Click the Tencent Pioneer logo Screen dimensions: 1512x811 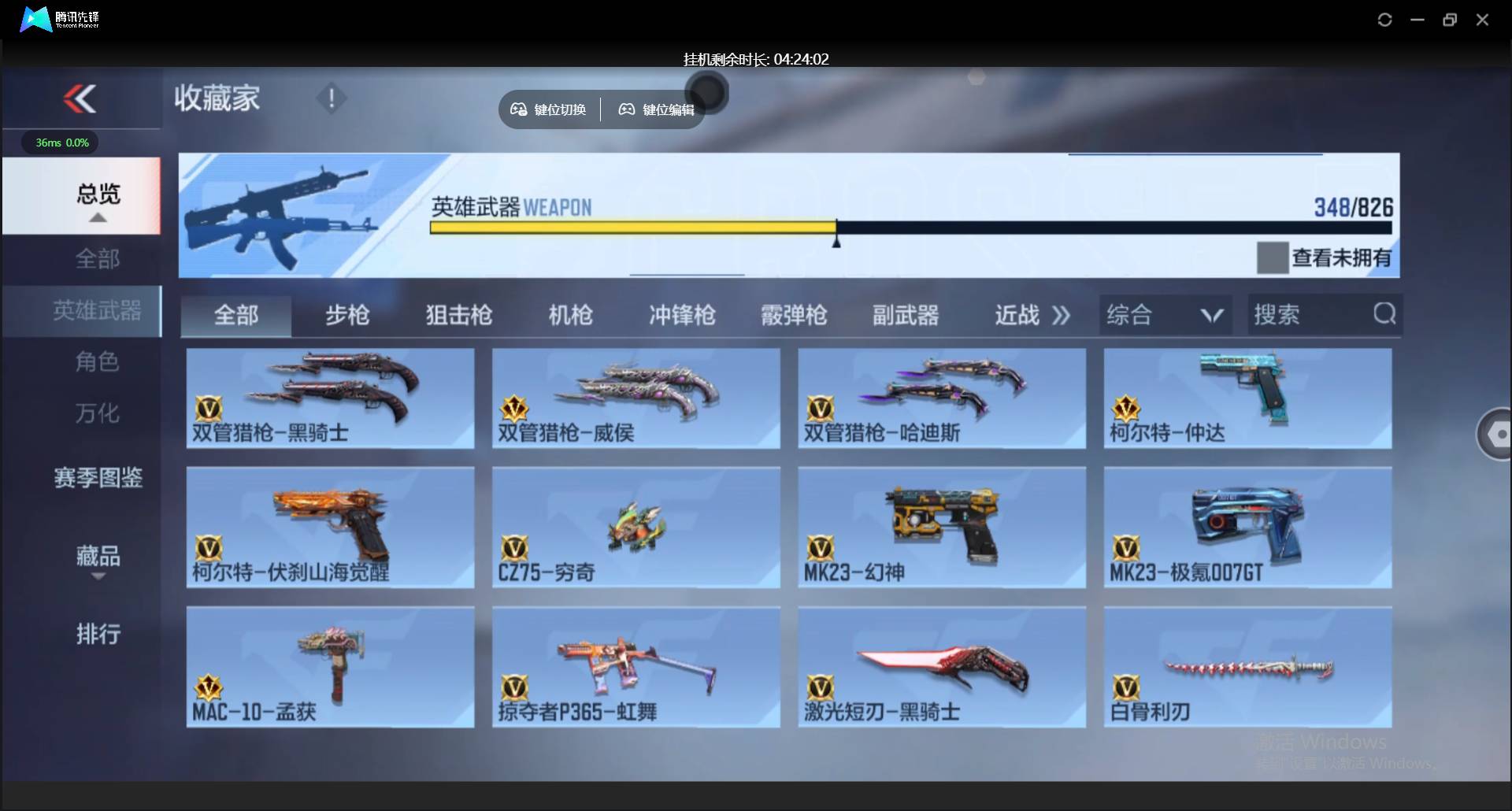(x=35, y=19)
